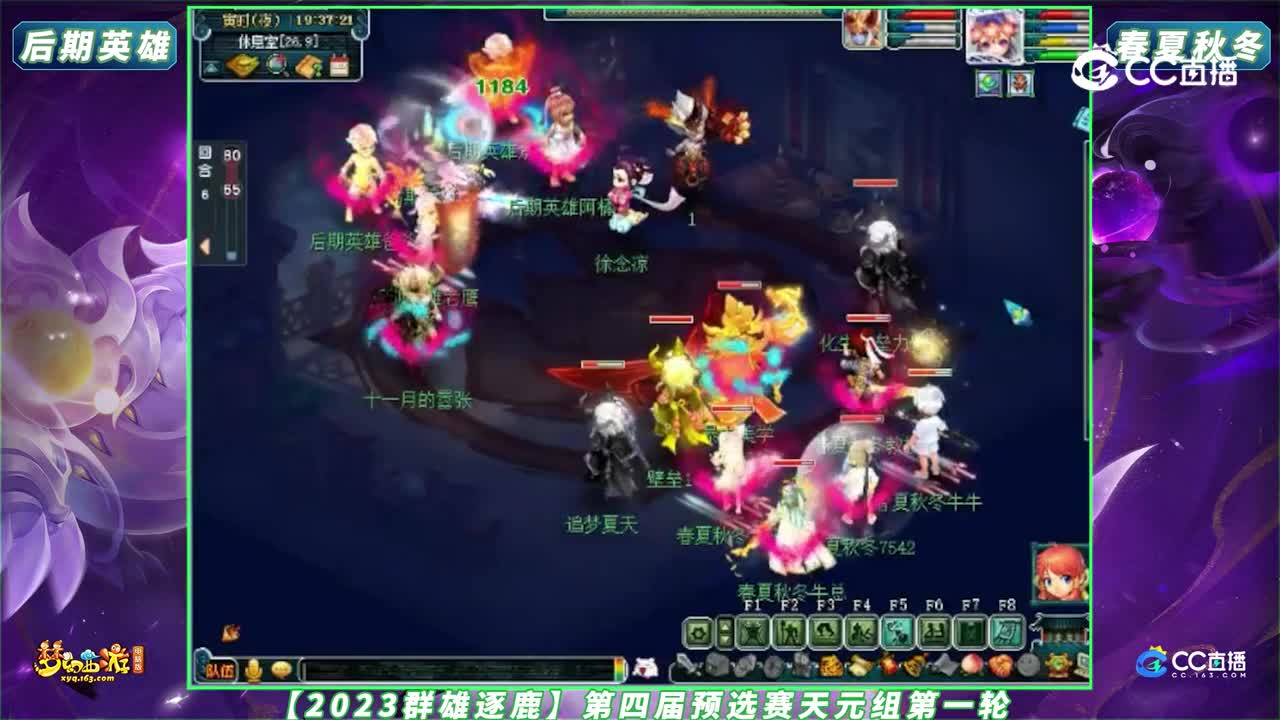Select the peach item in the item bar

click(971, 666)
